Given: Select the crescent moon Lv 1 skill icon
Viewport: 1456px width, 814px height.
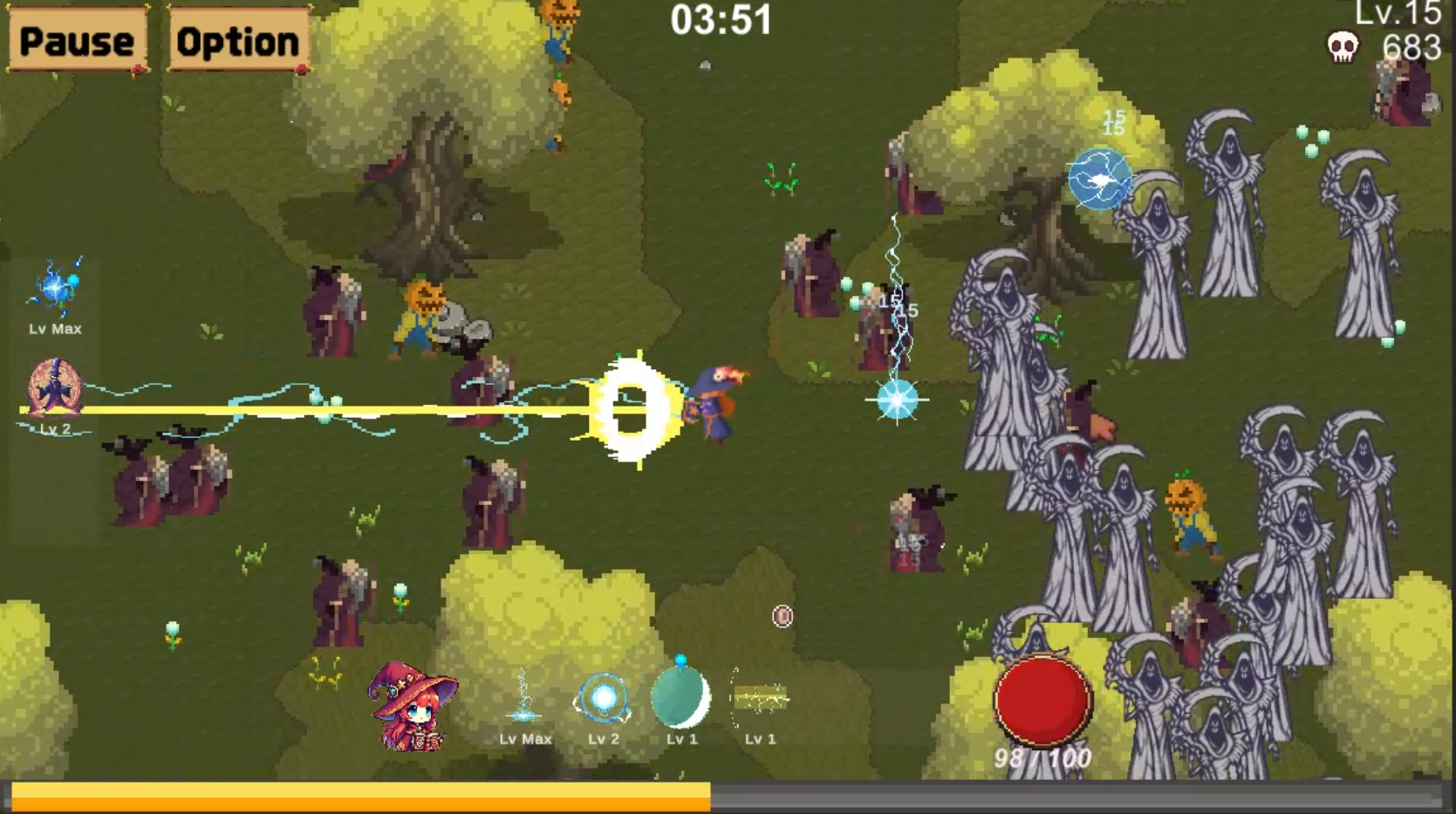Looking at the screenshot, I should point(683,698).
